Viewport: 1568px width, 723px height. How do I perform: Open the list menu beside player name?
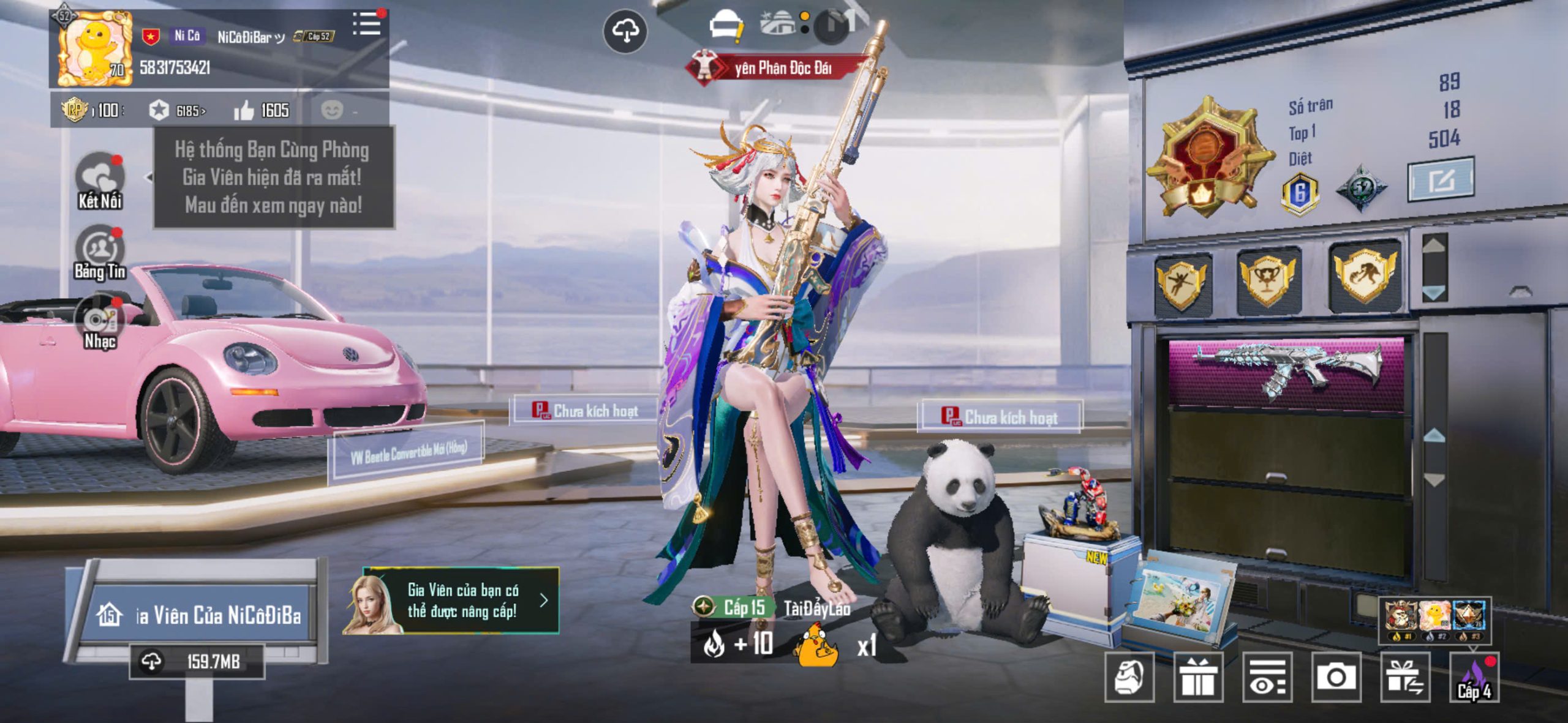[366, 24]
